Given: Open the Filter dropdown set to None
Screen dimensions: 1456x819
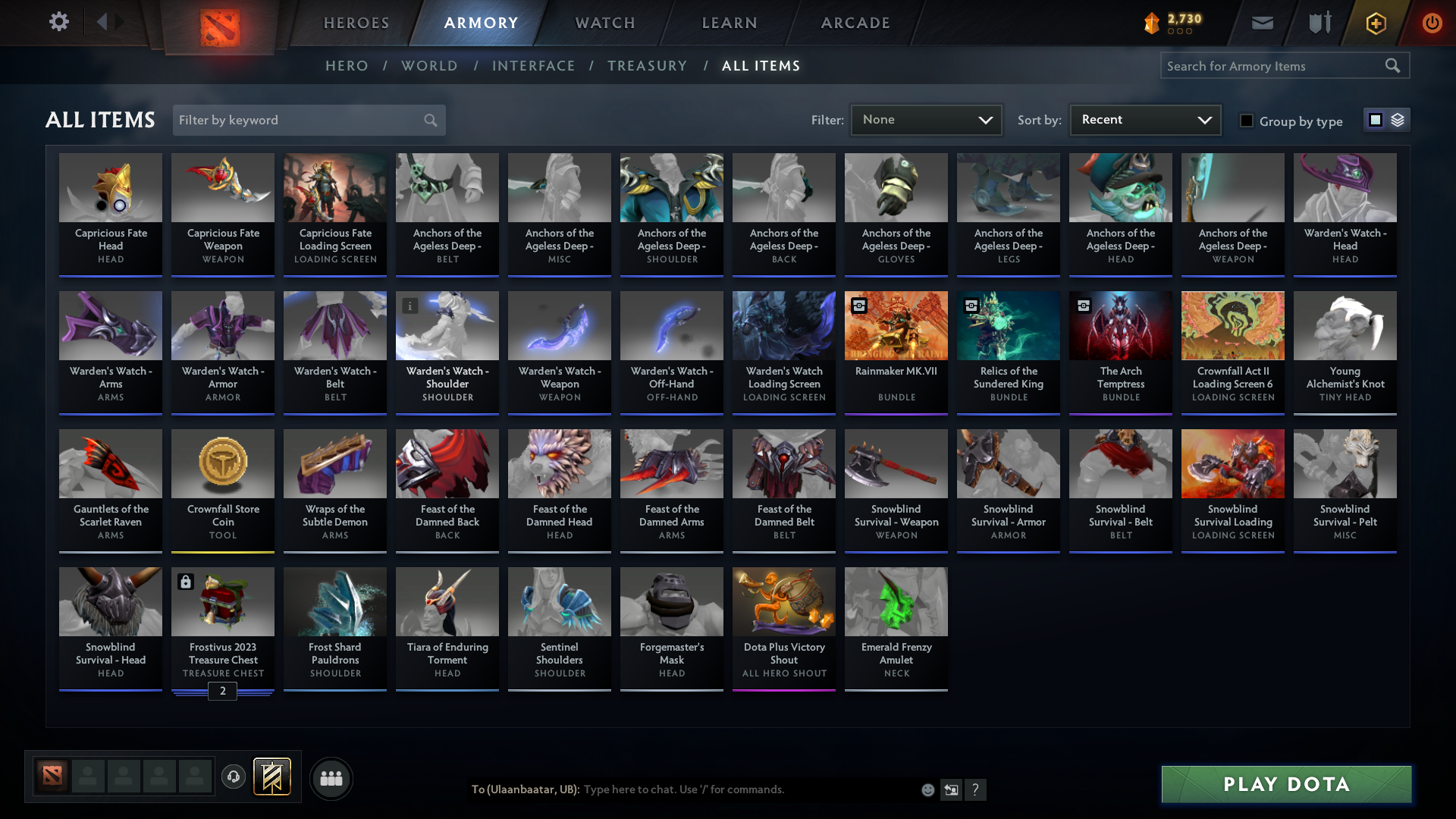Looking at the screenshot, I should (x=926, y=120).
